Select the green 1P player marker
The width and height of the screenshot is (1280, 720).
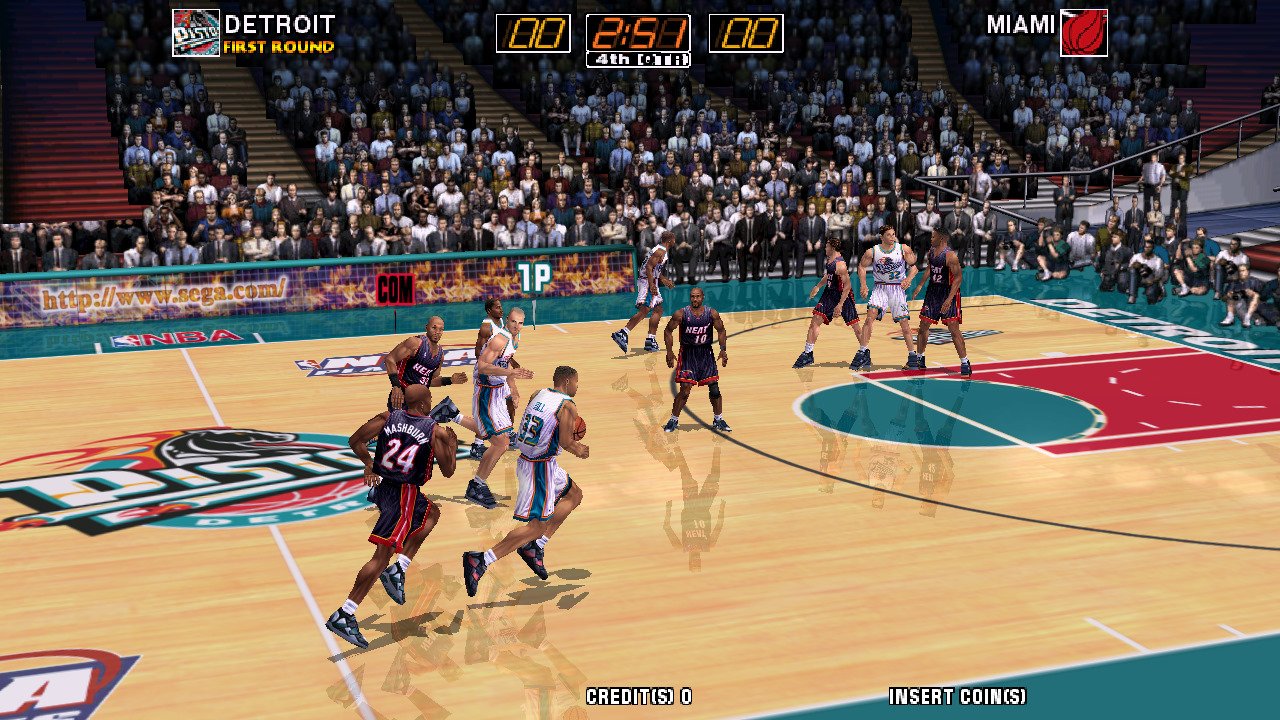pyautogui.click(x=534, y=278)
